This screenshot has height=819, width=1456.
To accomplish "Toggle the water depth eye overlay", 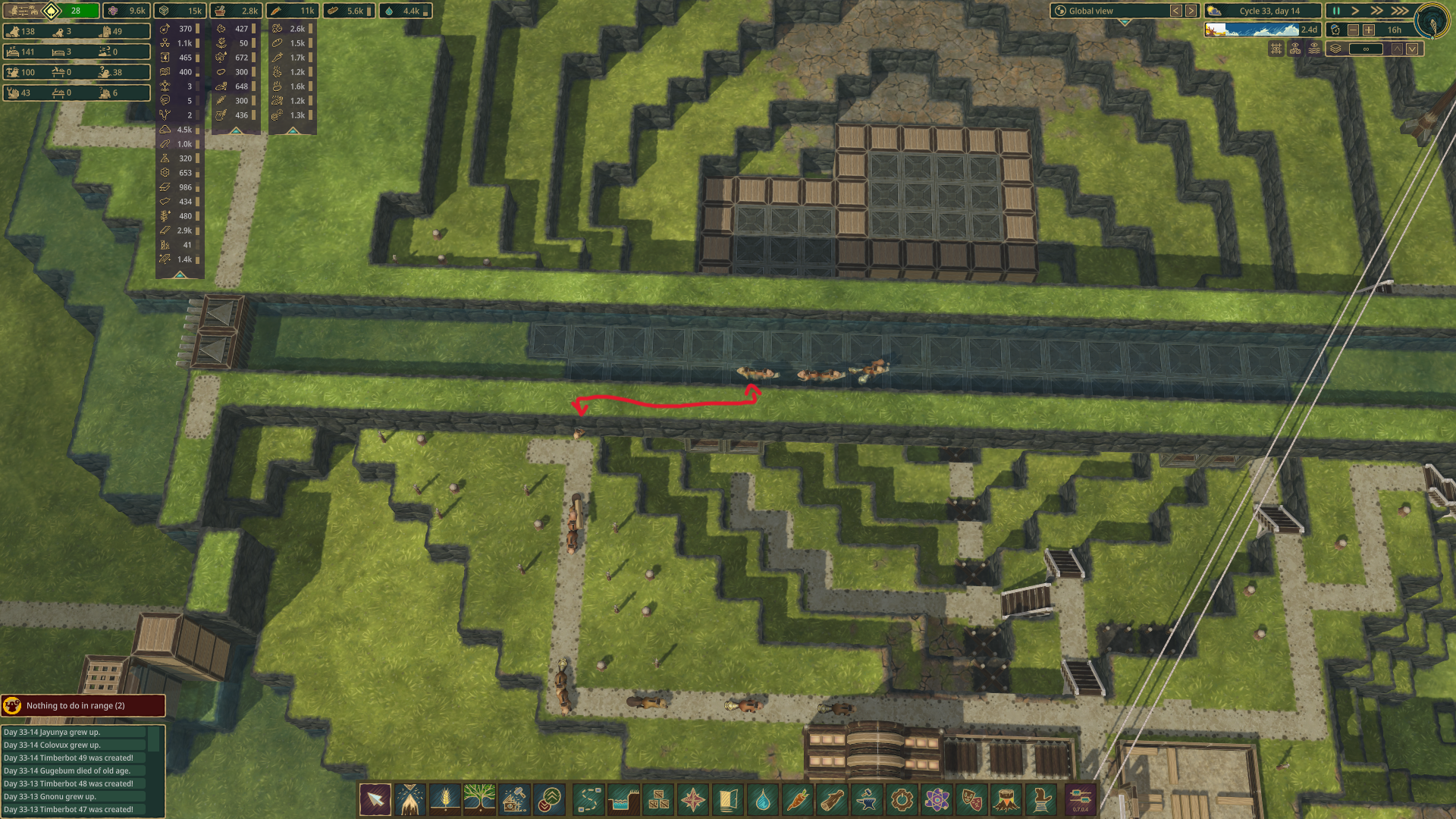I will [1314, 48].
